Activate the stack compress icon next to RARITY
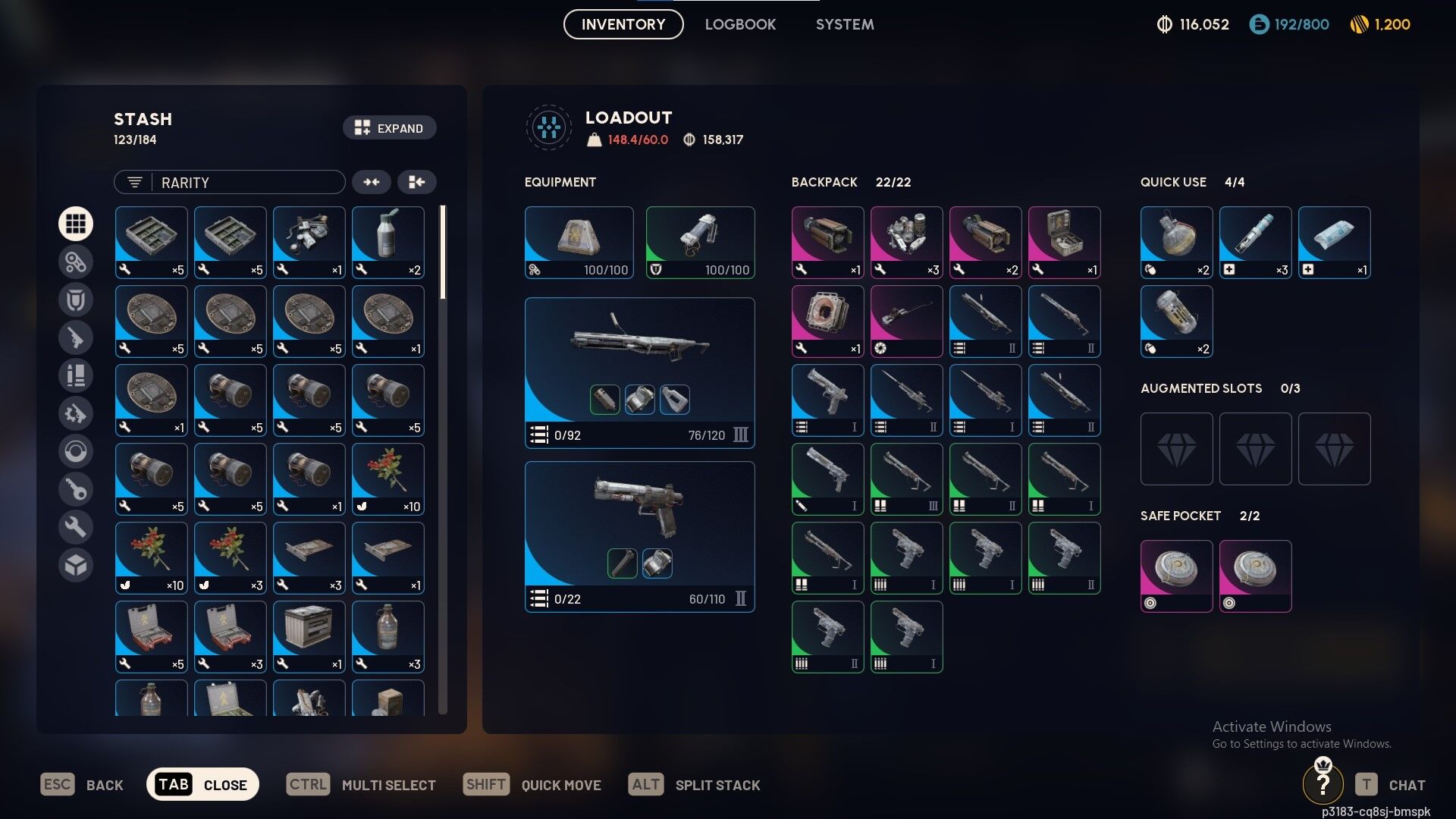 [372, 182]
